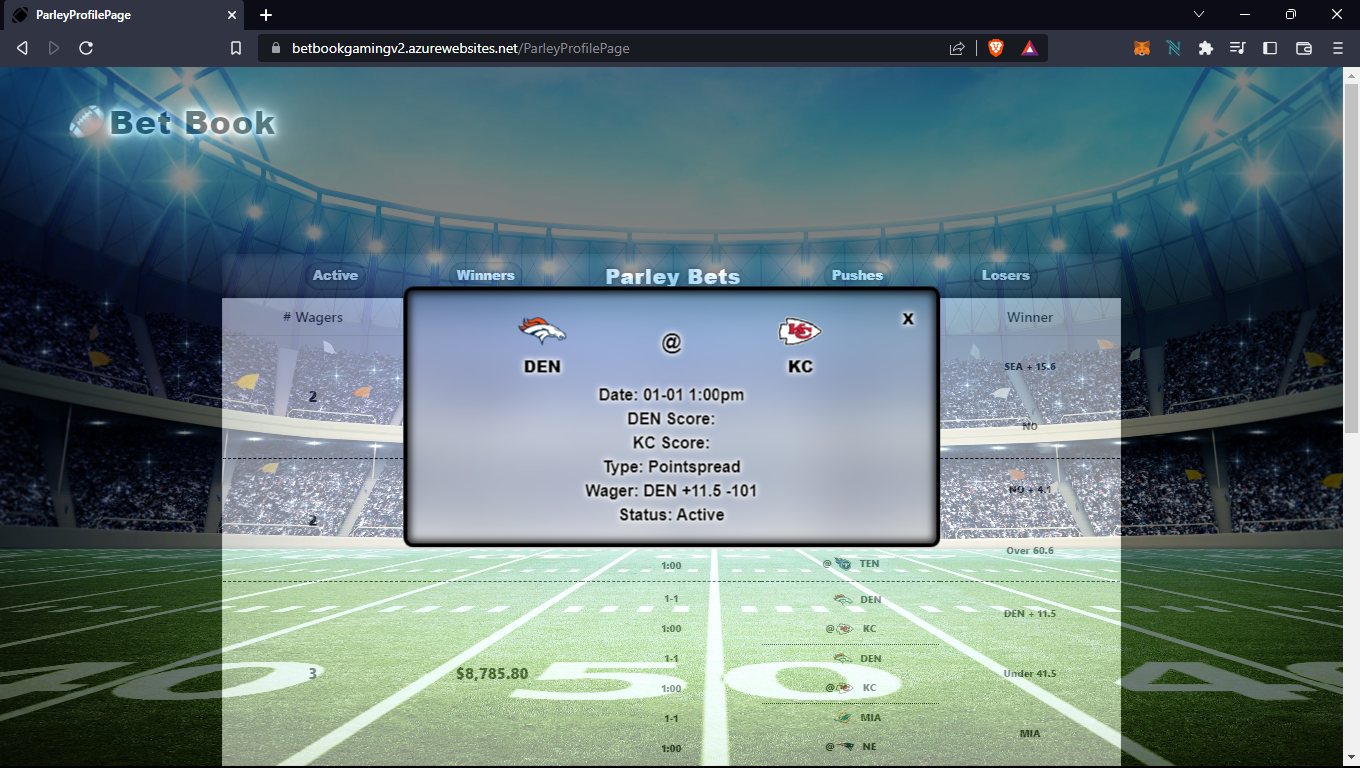
Task: Toggle the browser sidebar panel
Action: (1270, 47)
